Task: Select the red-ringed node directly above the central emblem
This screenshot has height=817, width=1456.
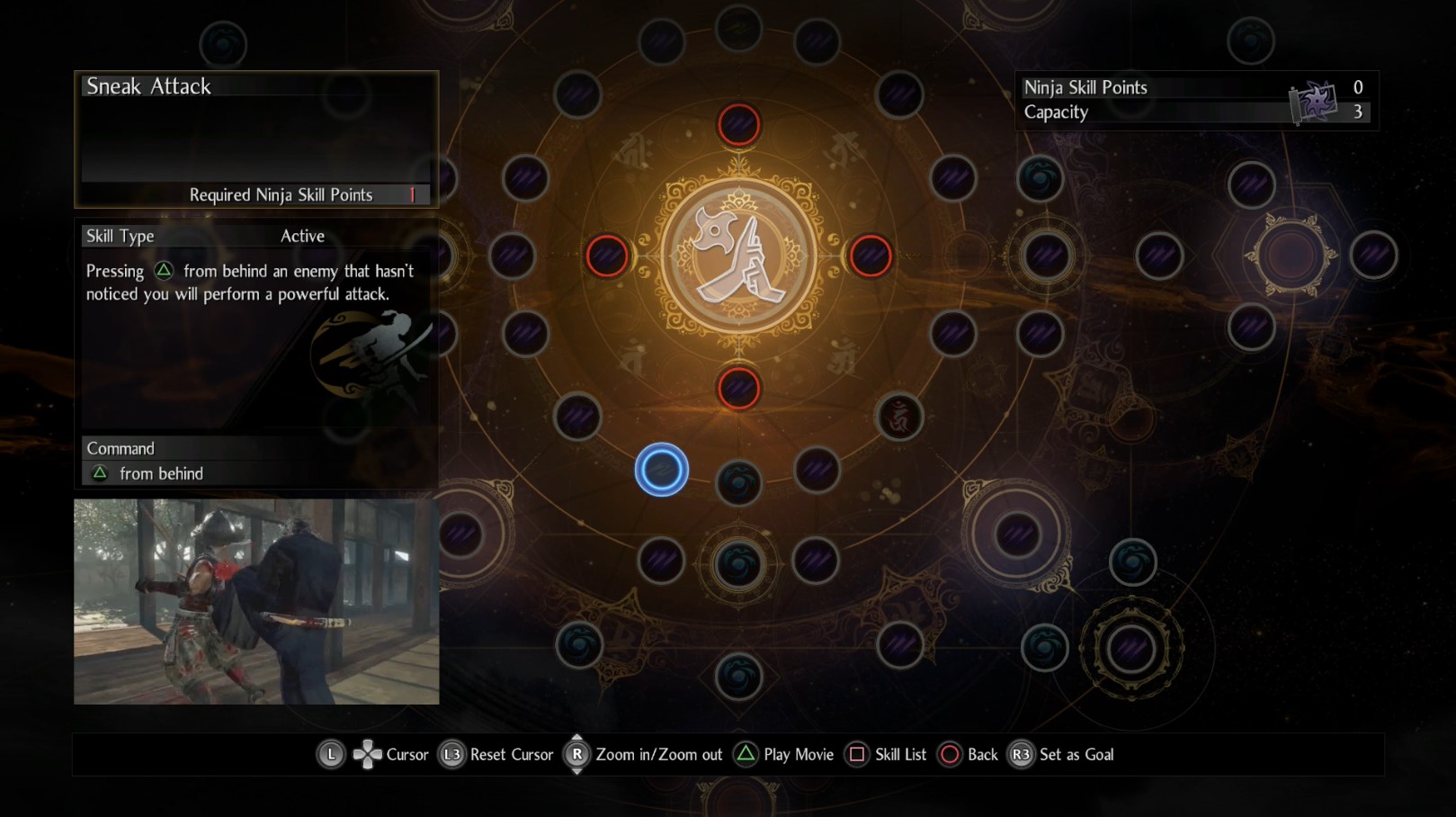Action: pos(738,124)
